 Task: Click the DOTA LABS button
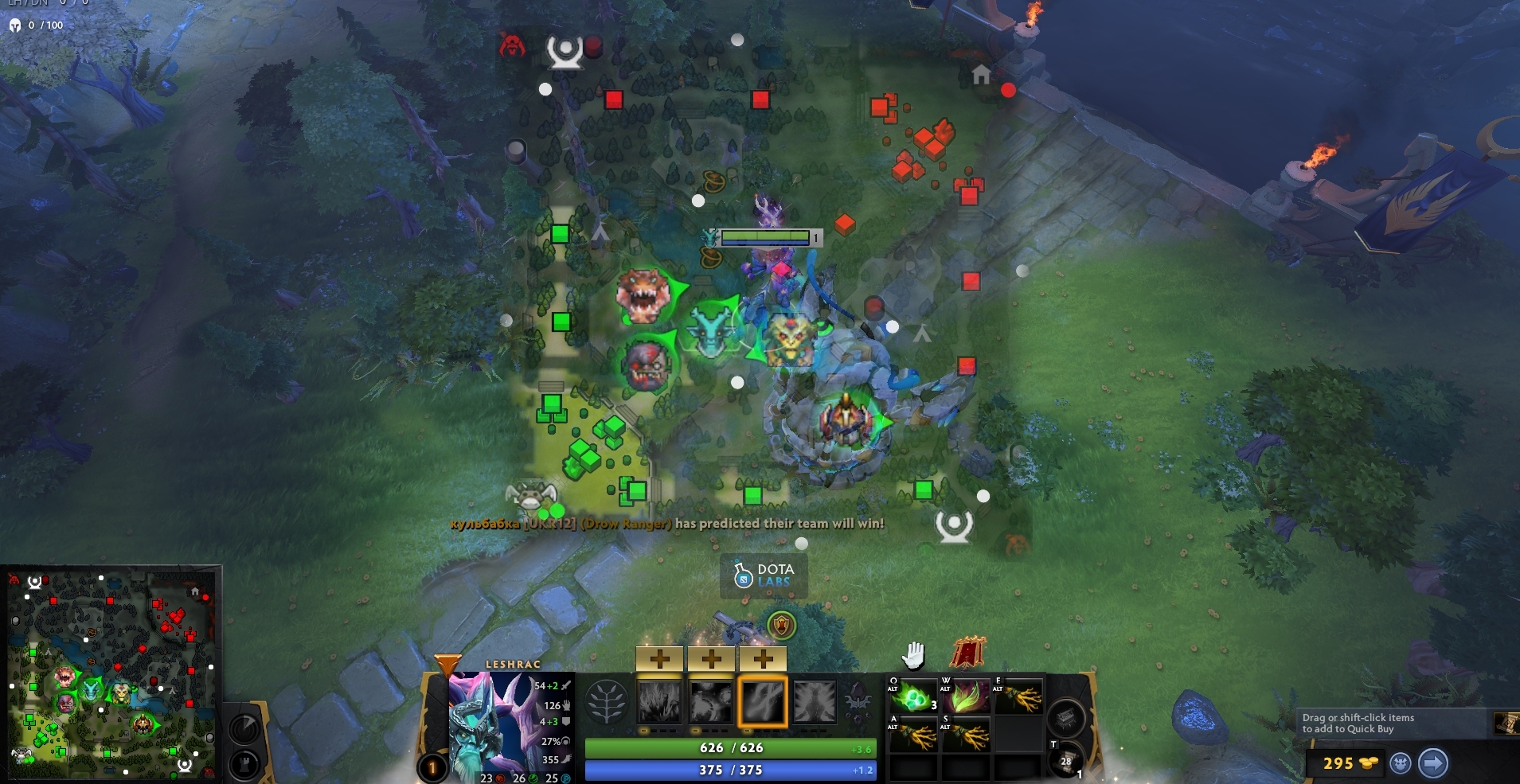764,575
